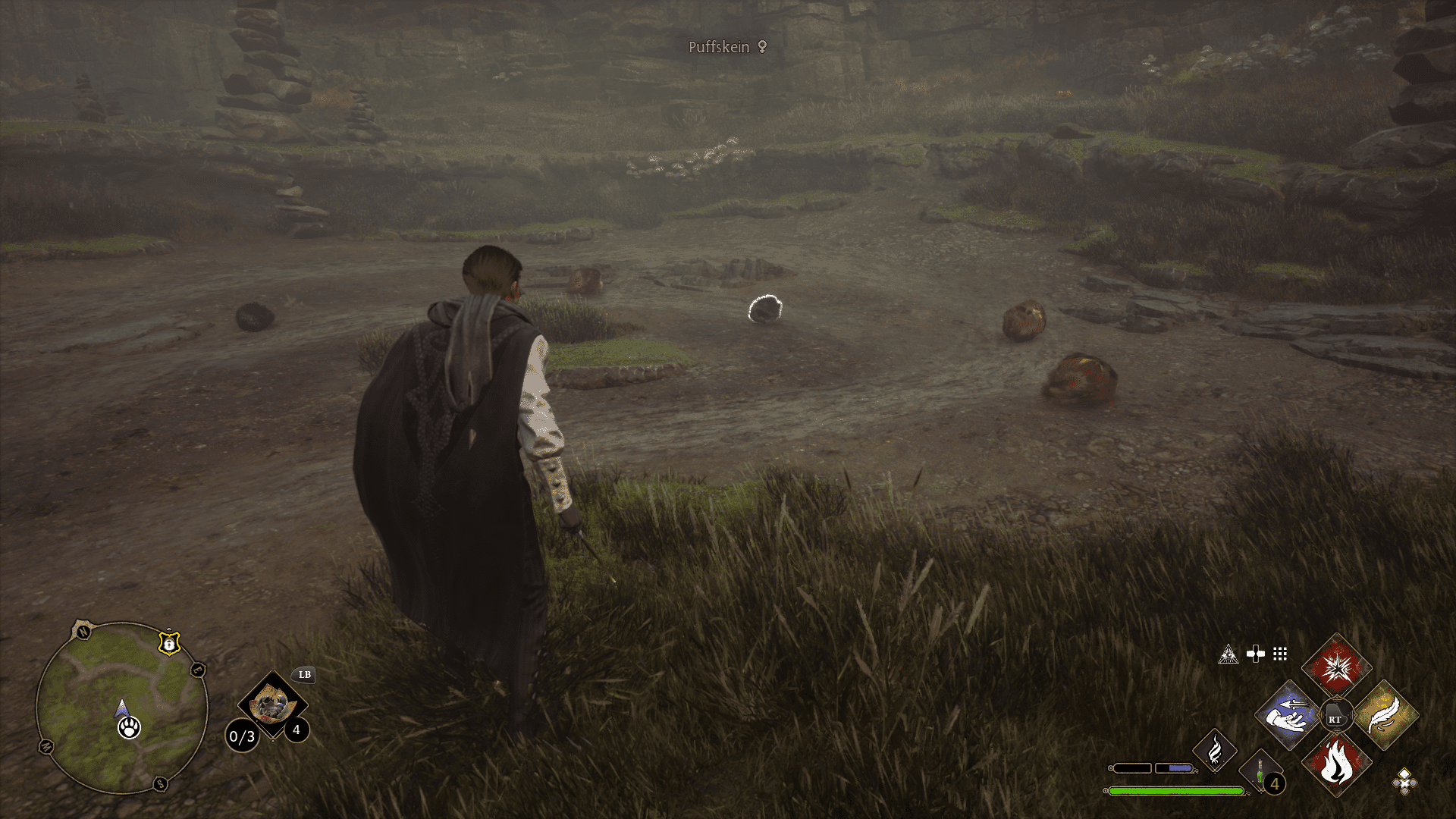Click the locked shield marker on the minimap
Screen dimensions: 1456x819
pyautogui.click(x=169, y=643)
